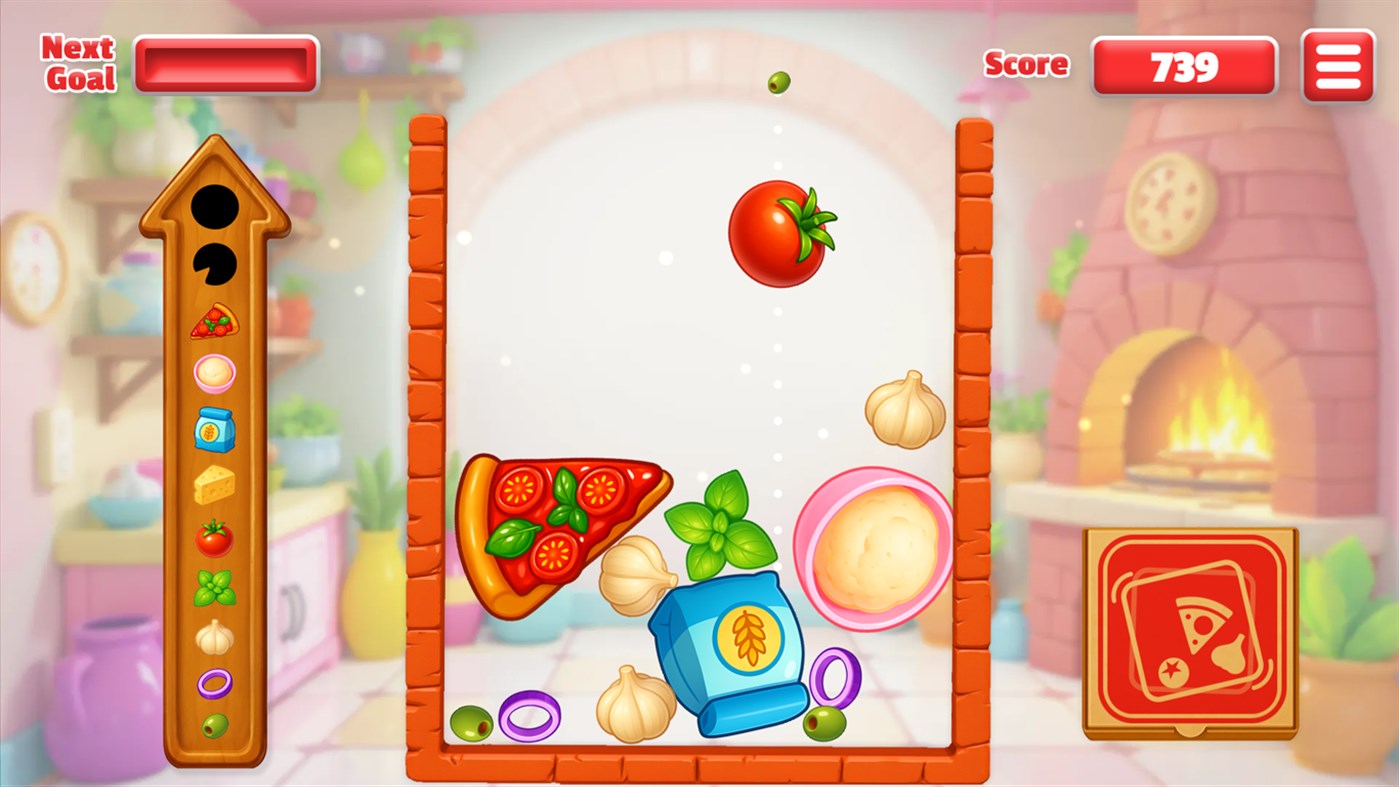1399x787 pixels.
Task: Click the Next Goal progress bar
Action: 226,63
